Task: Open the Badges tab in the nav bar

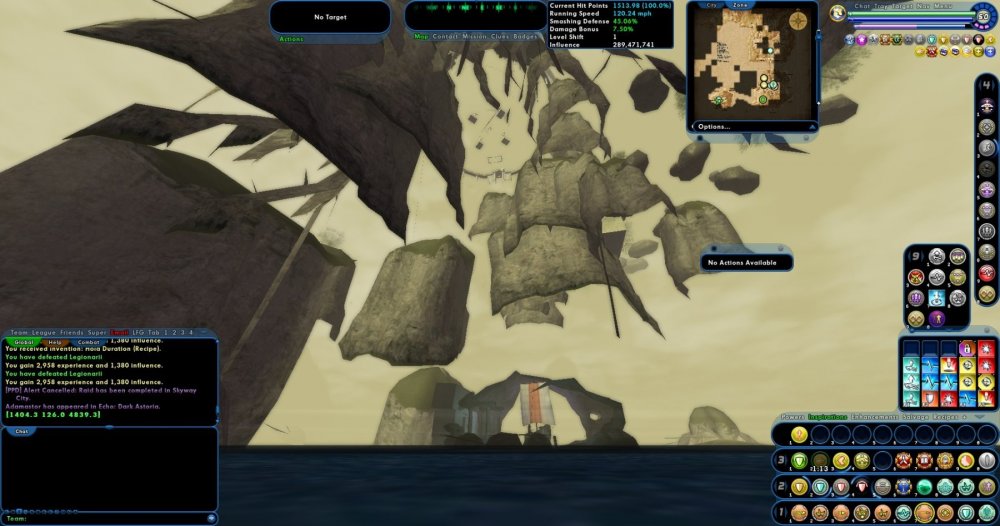Action: tap(527, 36)
